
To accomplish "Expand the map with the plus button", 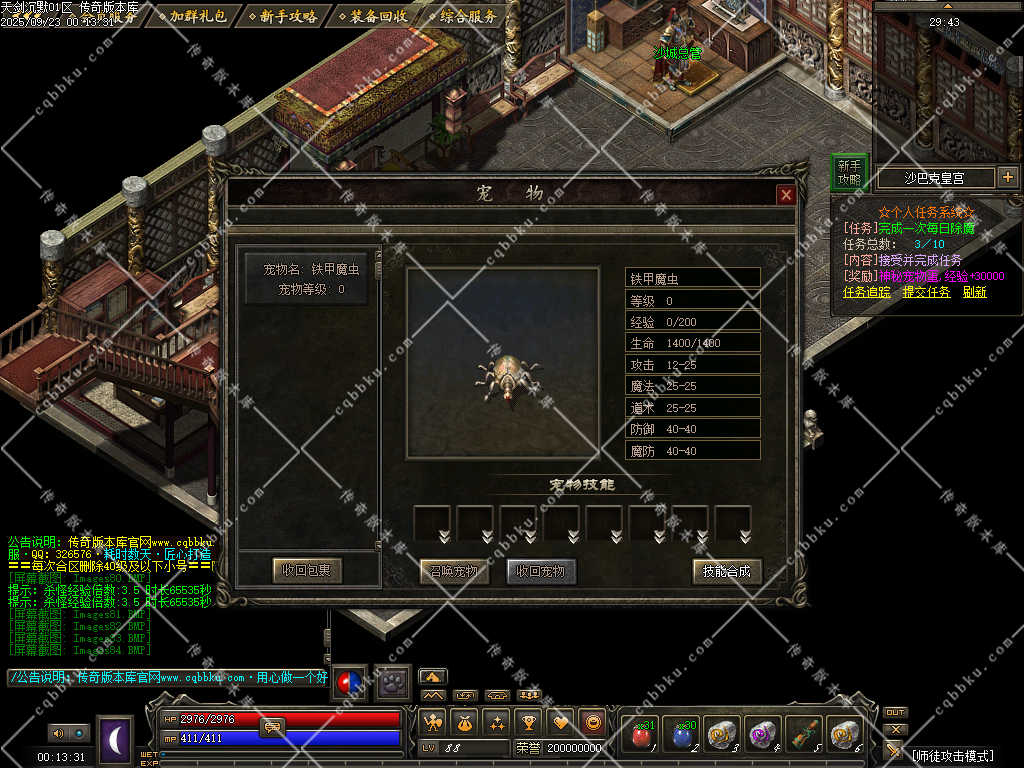I will click(1007, 177).
